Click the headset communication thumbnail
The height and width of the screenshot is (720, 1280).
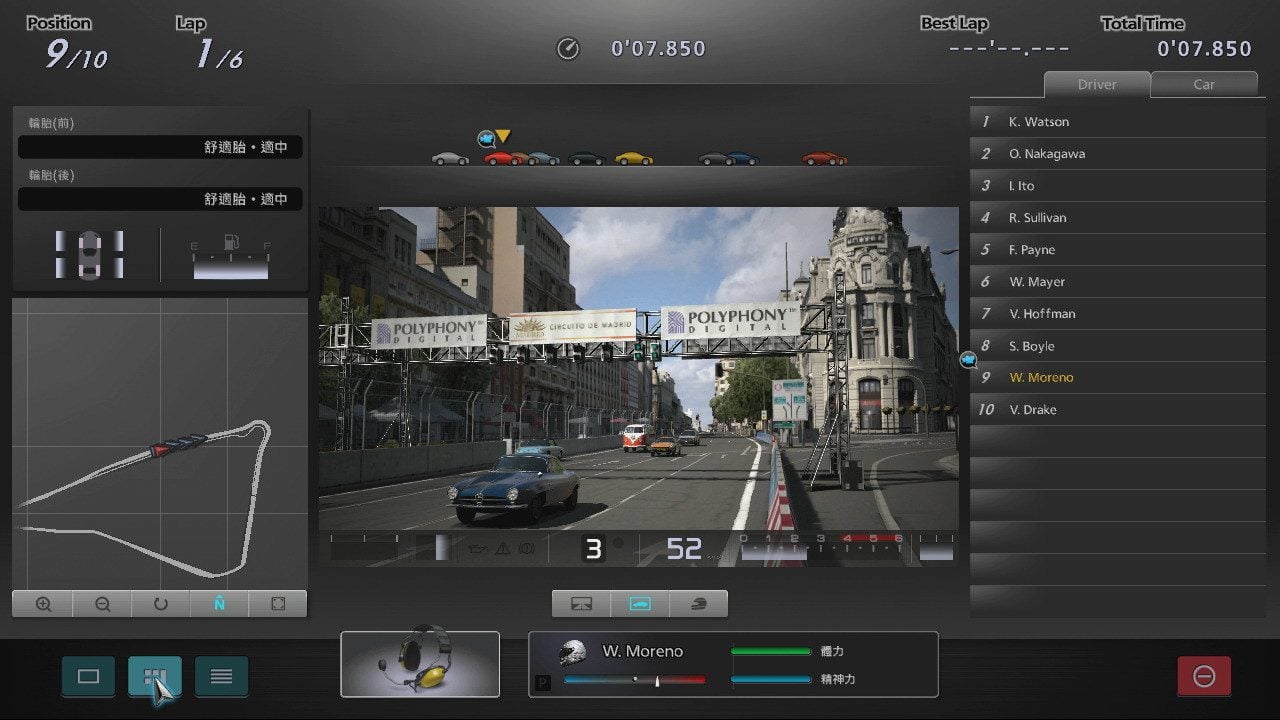420,664
